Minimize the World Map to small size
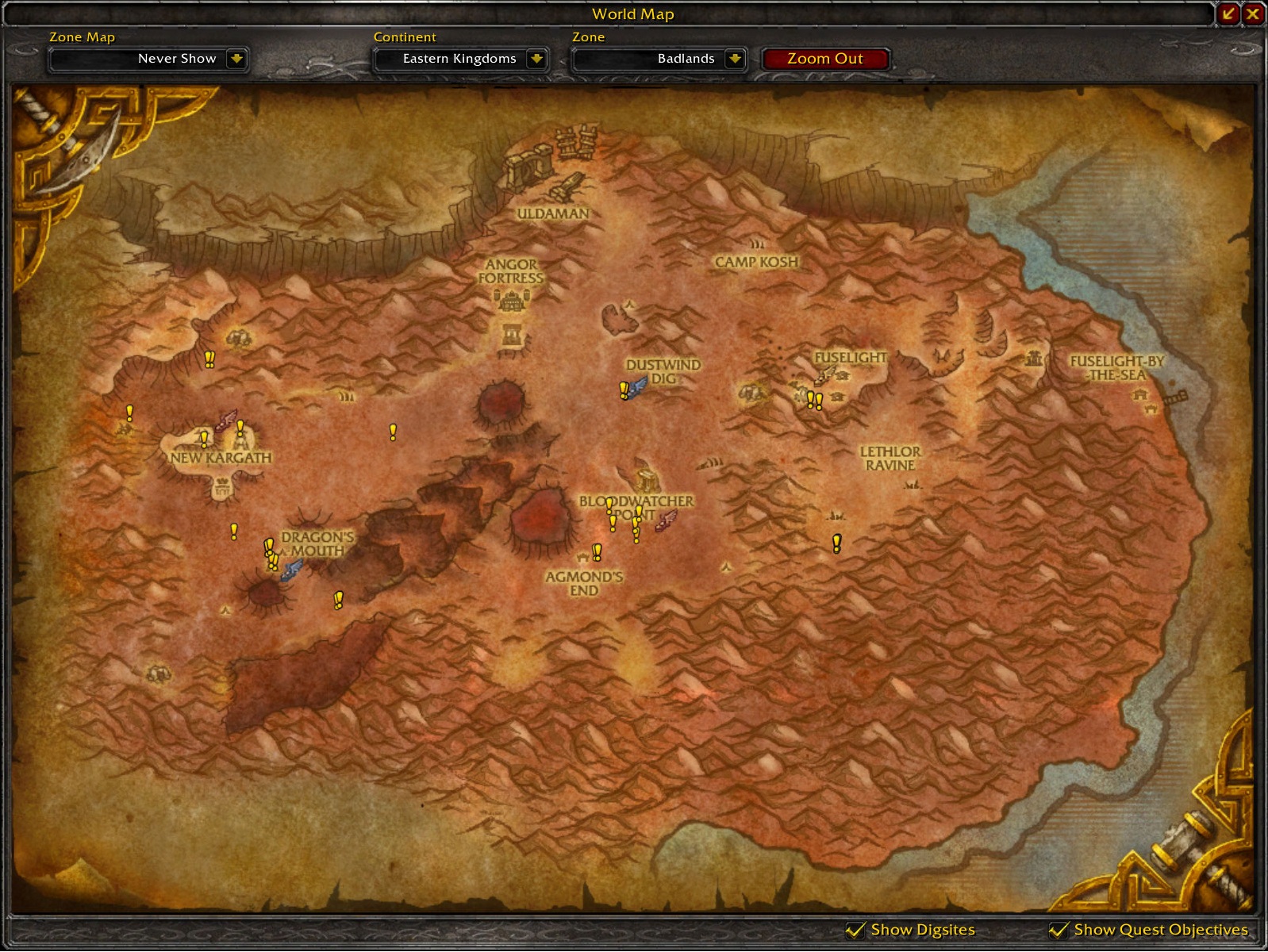The image size is (1268, 952). 1228,13
